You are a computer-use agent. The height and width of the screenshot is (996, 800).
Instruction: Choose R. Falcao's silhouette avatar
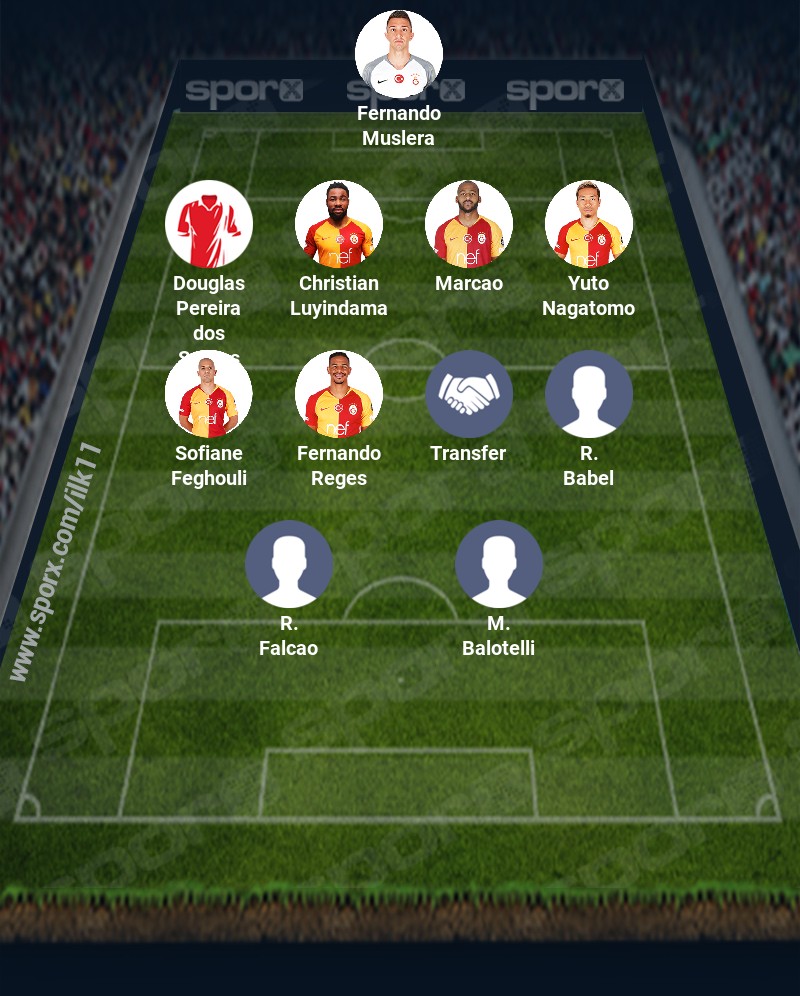pyautogui.click(x=289, y=564)
